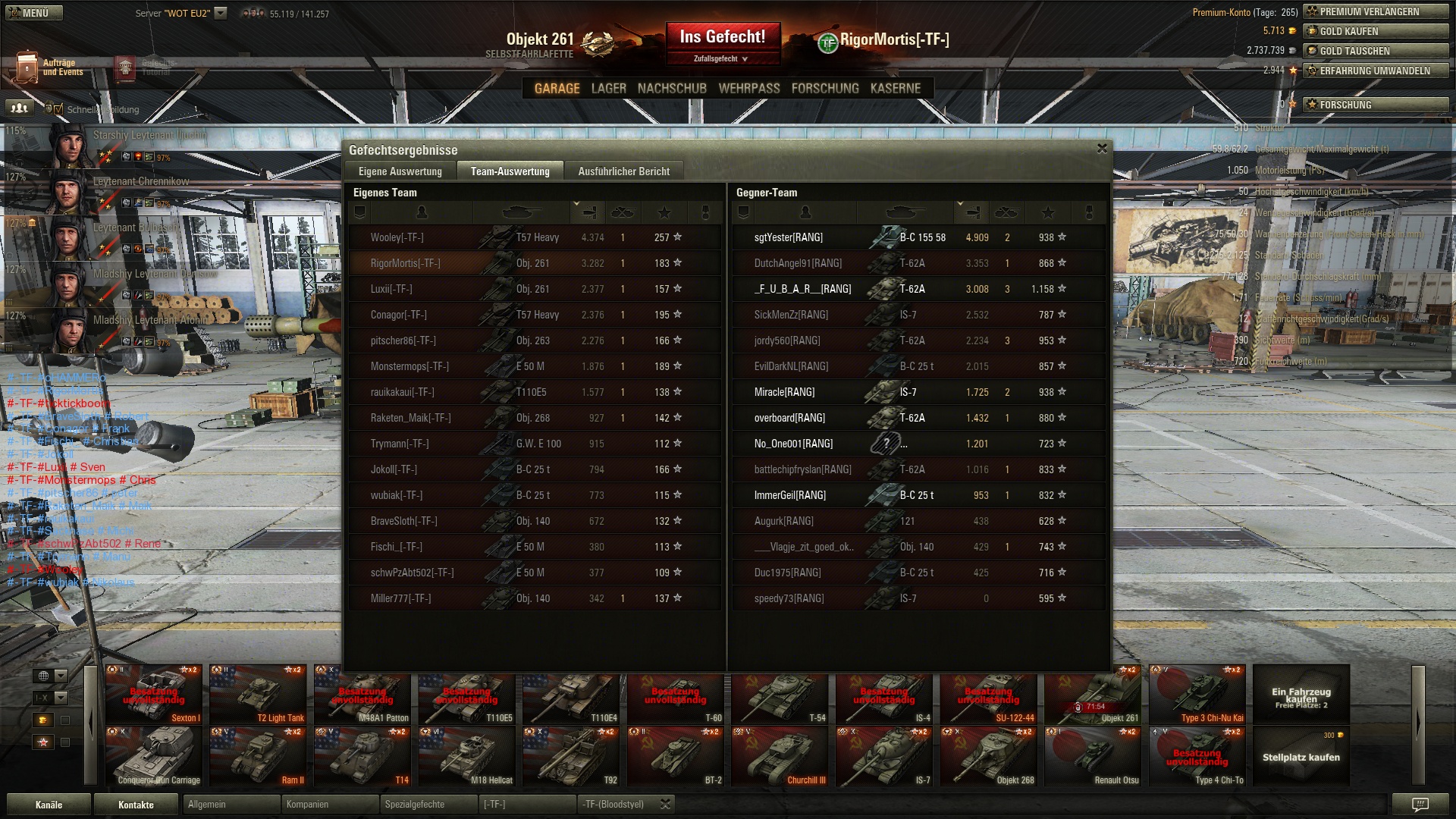Viewport: 1456px width, 819px height.
Task: Switch to the Allgemein chat channel
Action: (x=231, y=805)
